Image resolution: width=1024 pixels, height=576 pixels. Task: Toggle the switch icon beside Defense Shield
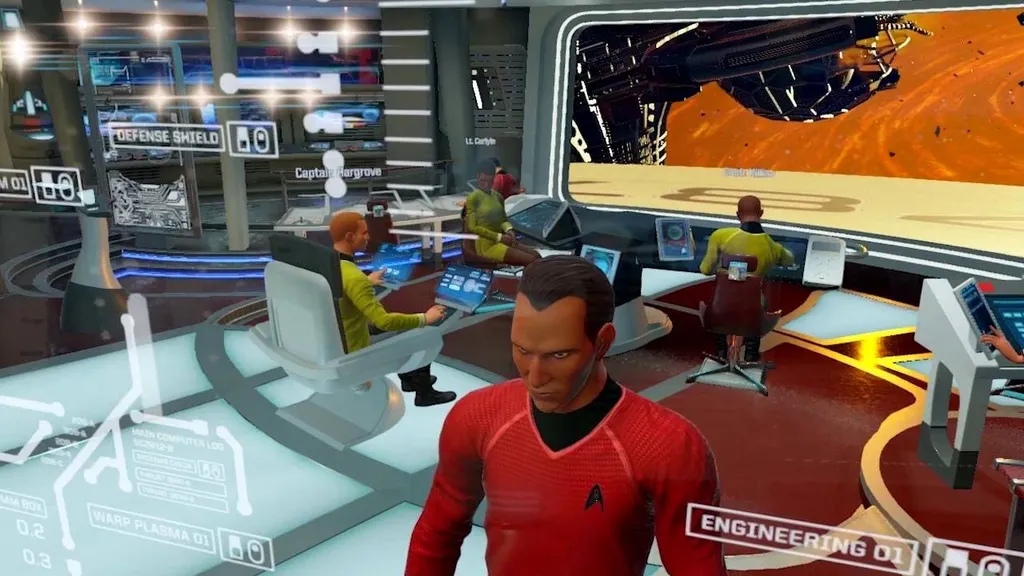[252, 139]
